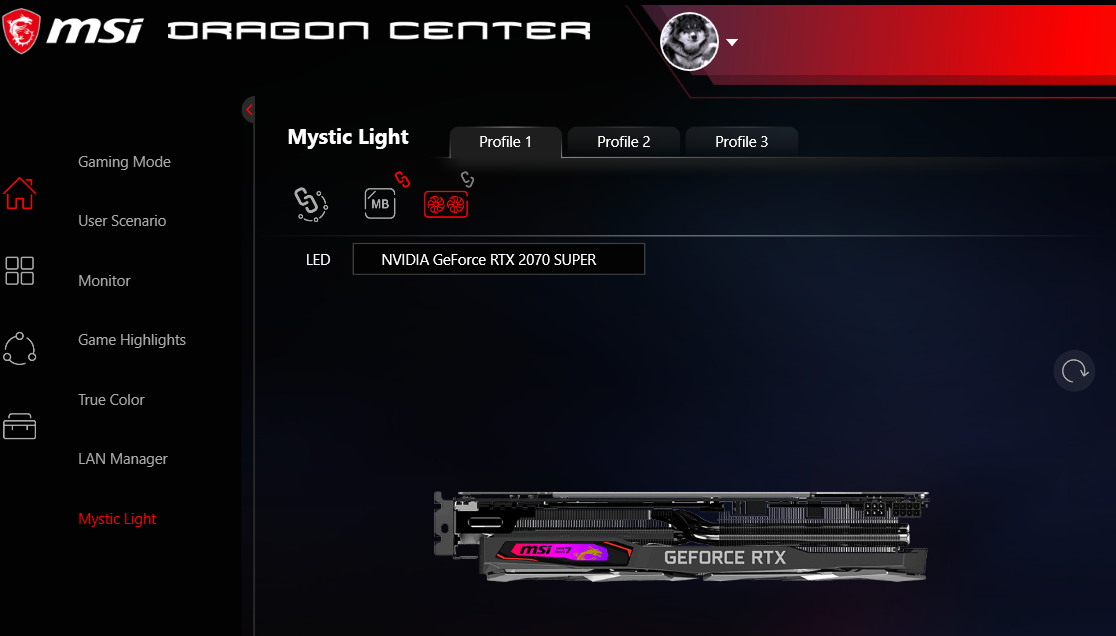1116x636 pixels.
Task: Open LAN Manager
Action: (123, 459)
